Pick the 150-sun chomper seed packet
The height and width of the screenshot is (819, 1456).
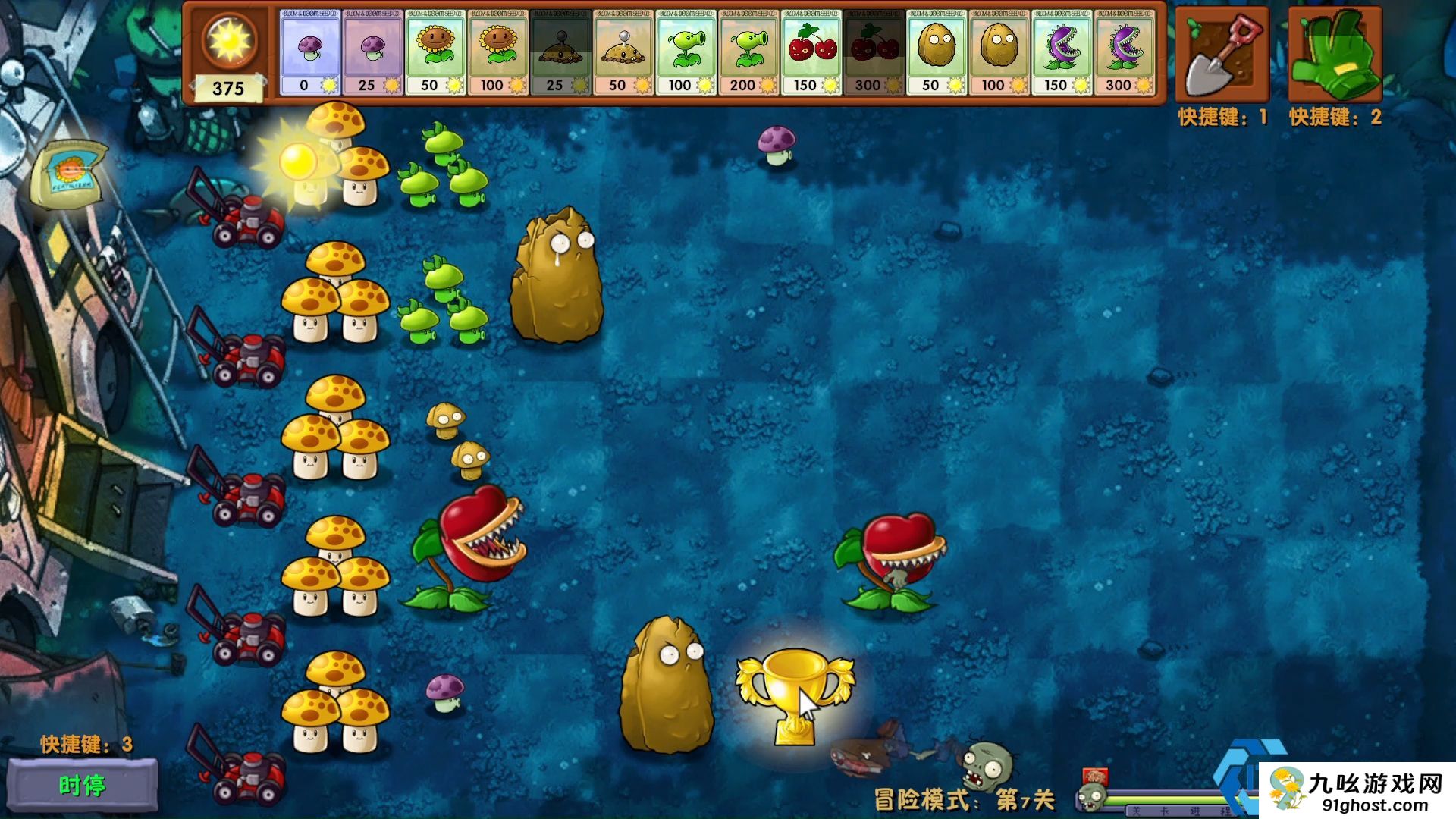click(x=1062, y=52)
